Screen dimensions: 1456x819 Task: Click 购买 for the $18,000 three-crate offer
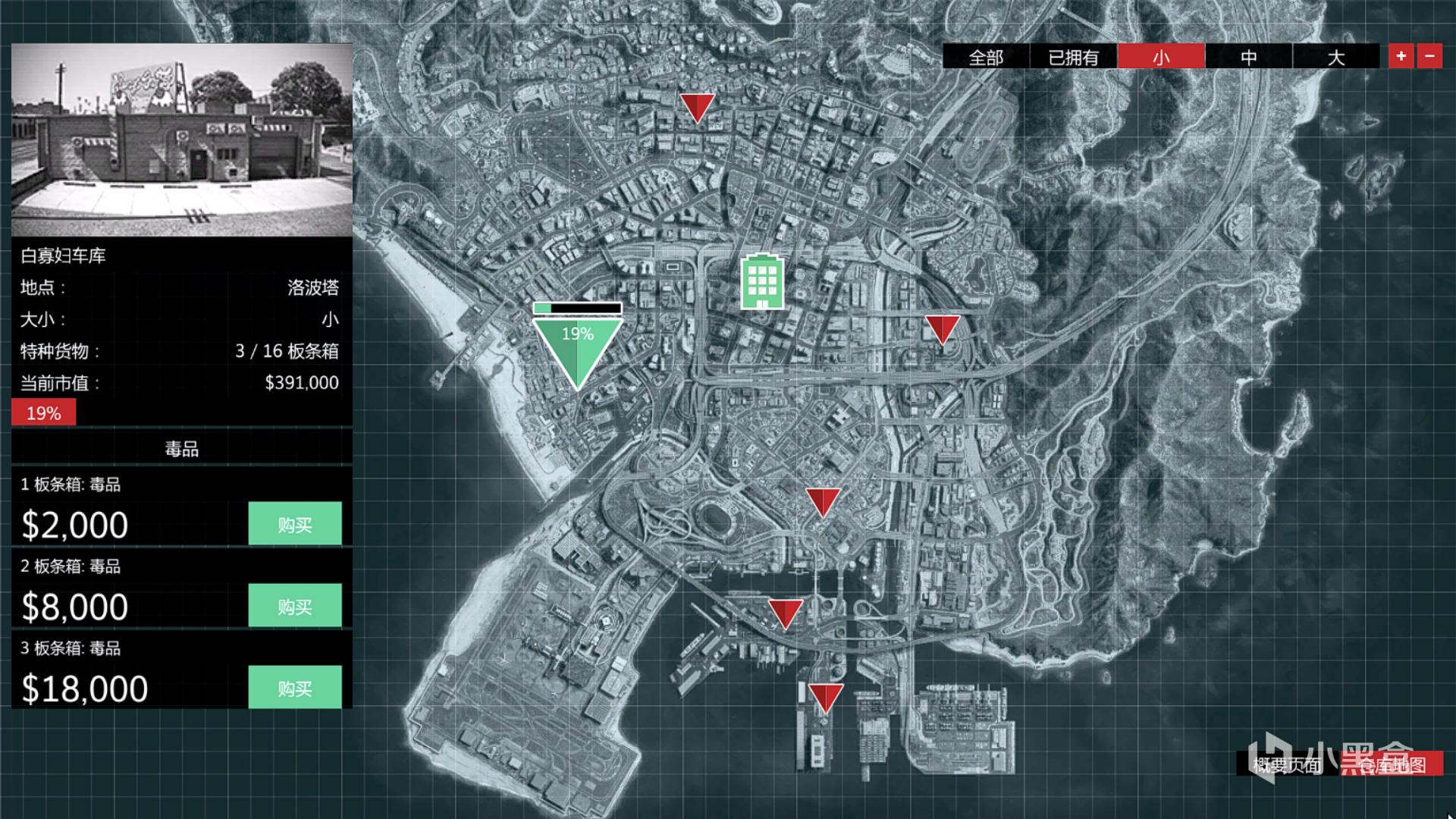point(294,688)
